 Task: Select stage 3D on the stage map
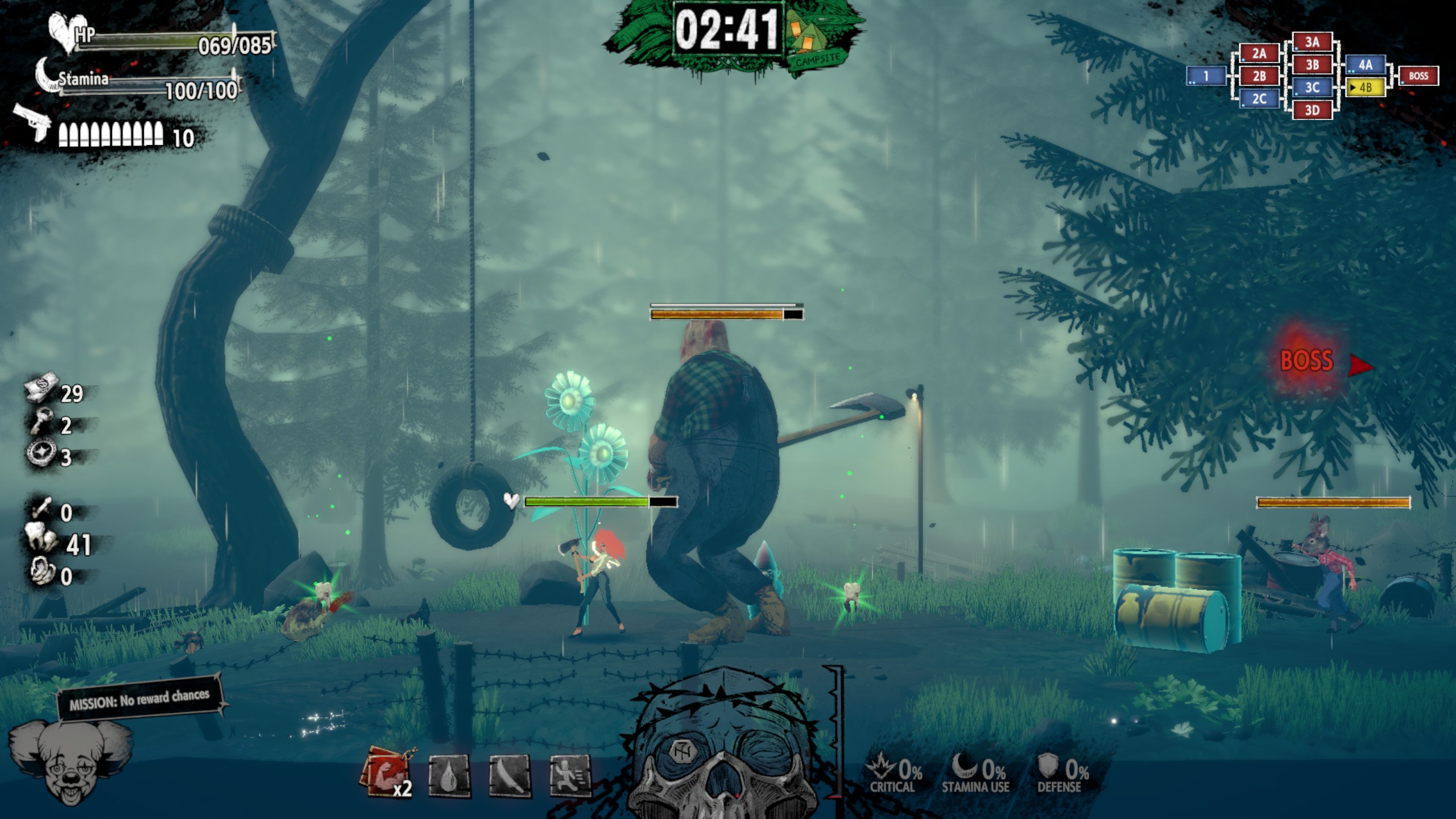pos(1312,110)
